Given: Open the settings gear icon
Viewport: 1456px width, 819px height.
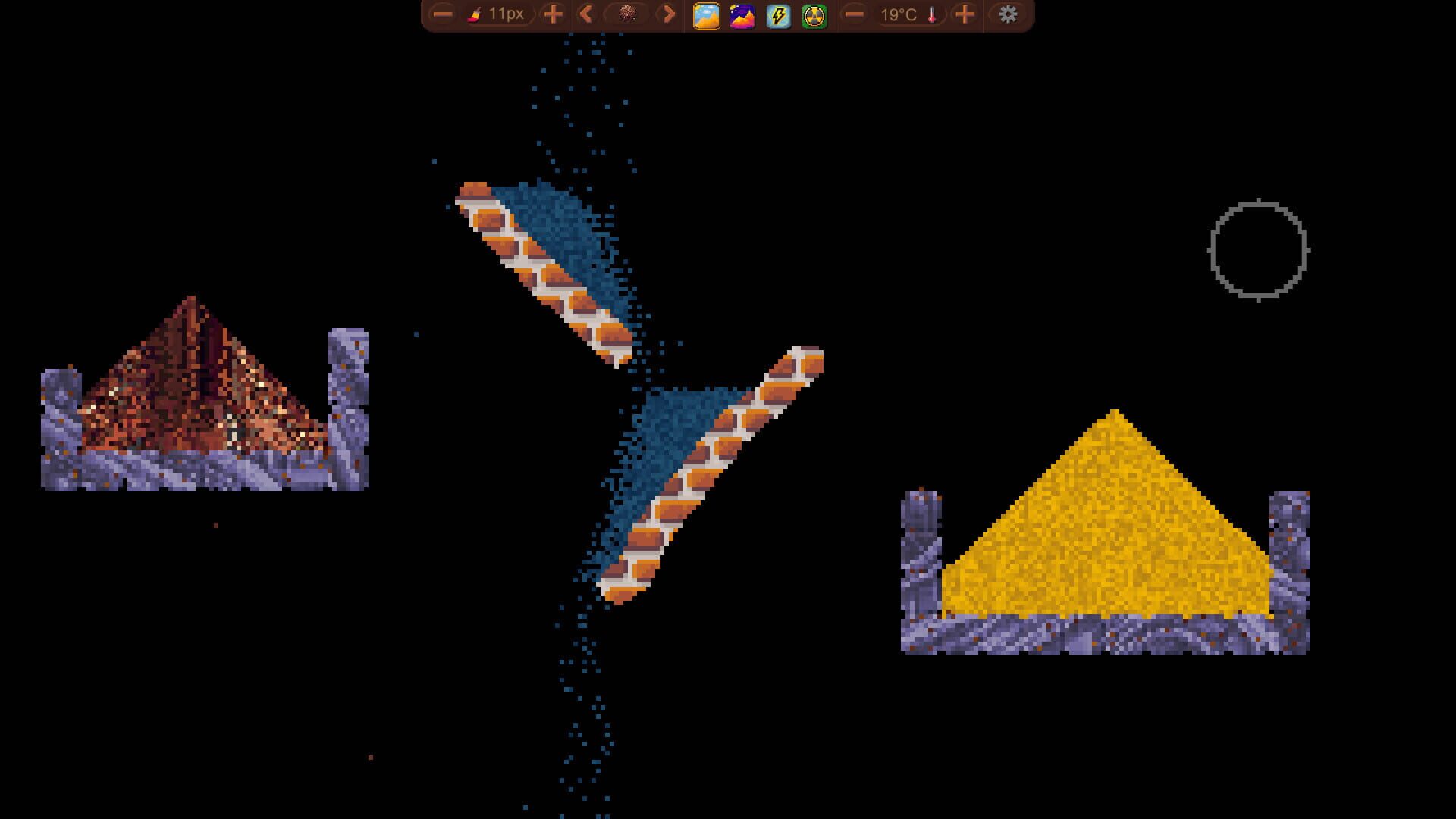Looking at the screenshot, I should click(x=1009, y=14).
